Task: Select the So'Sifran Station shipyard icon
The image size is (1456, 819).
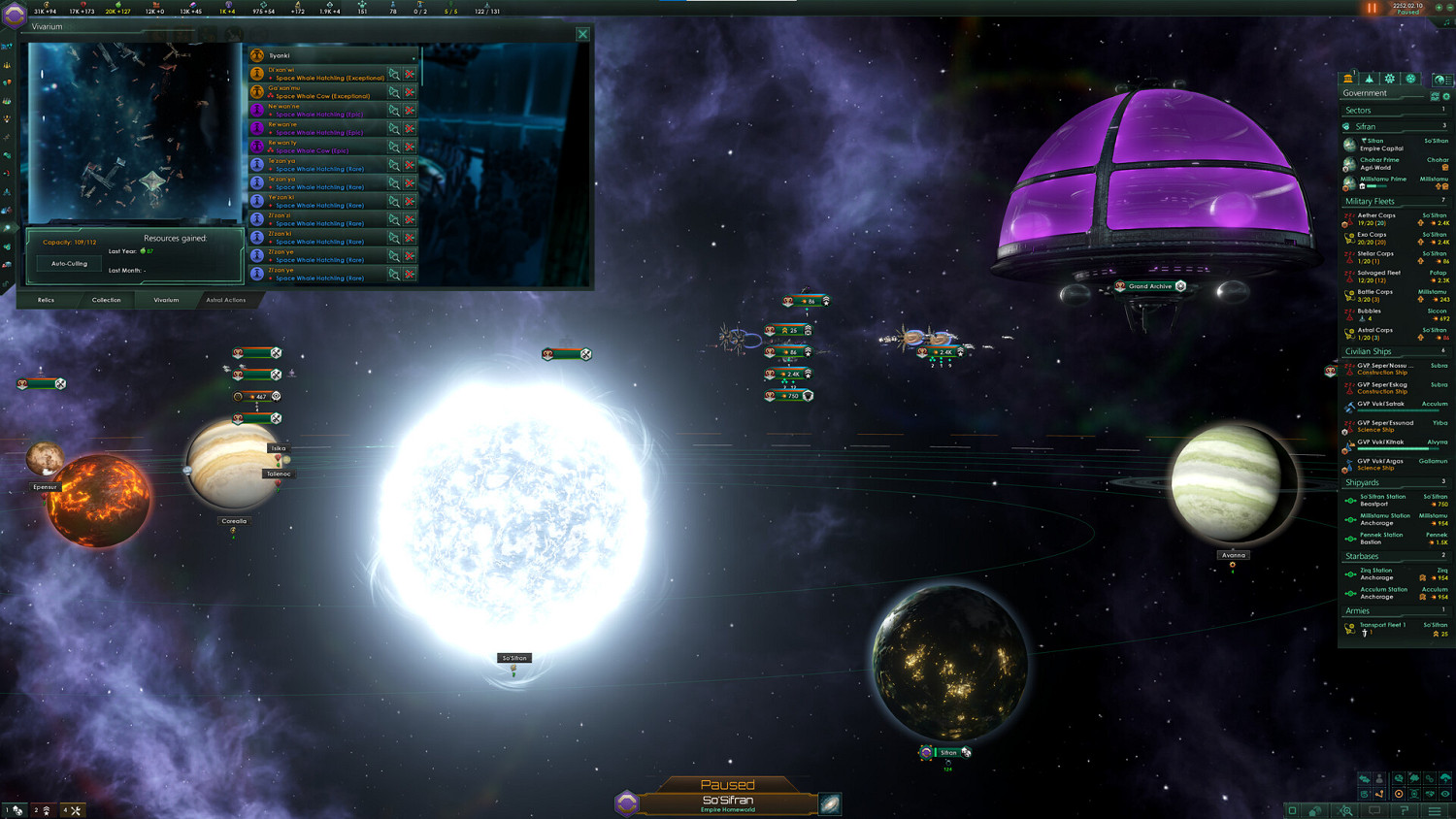Action: pos(1351,500)
